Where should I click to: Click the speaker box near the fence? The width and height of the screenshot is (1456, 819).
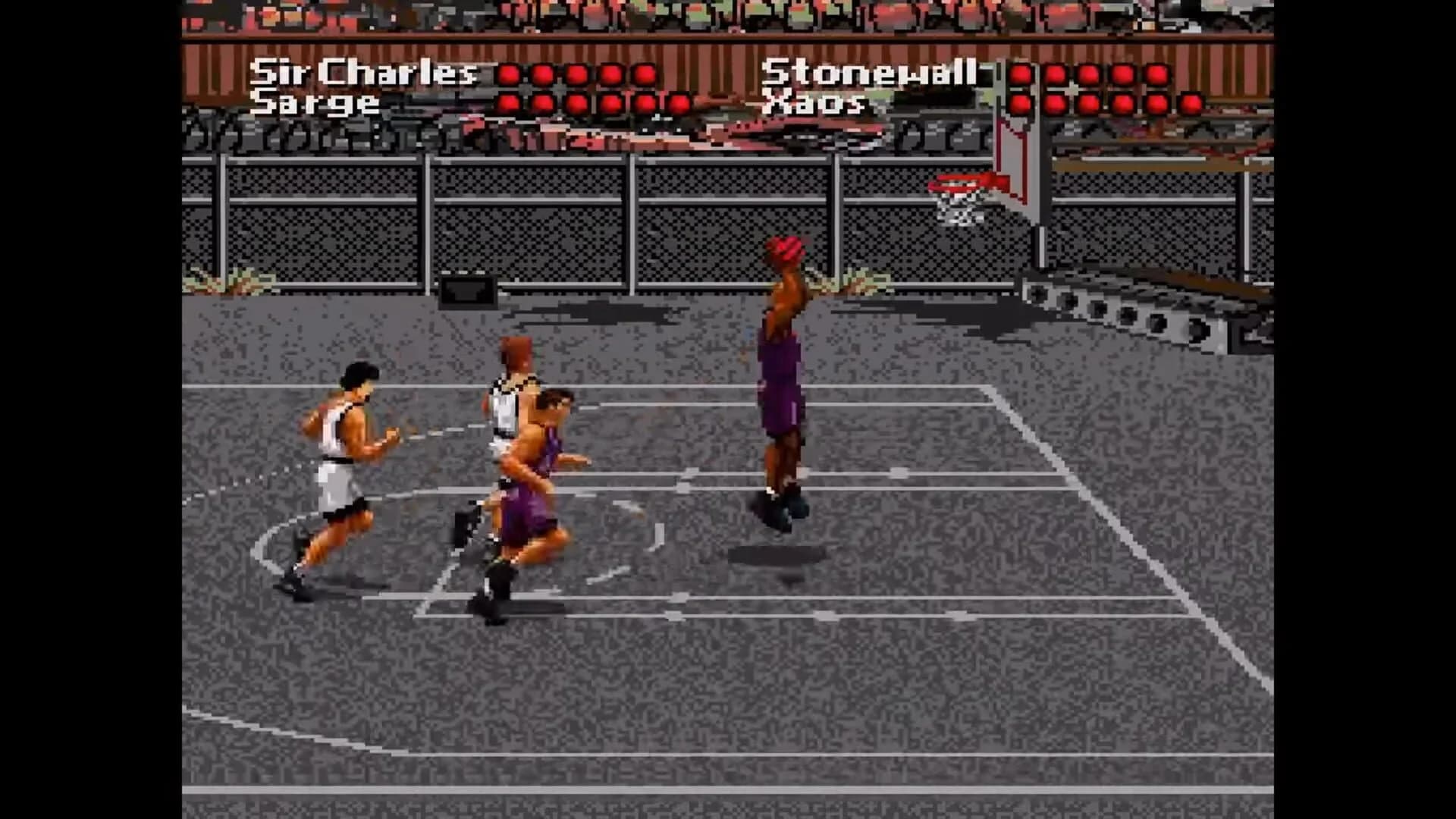[466, 288]
